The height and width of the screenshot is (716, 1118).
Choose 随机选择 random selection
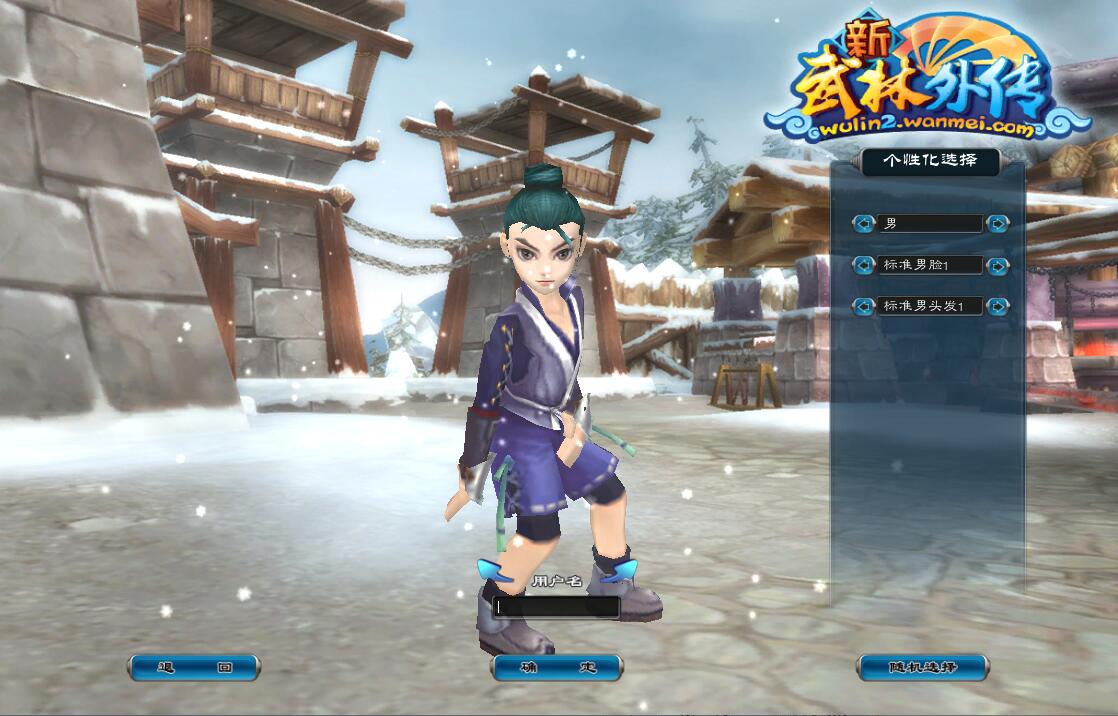pos(922,667)
